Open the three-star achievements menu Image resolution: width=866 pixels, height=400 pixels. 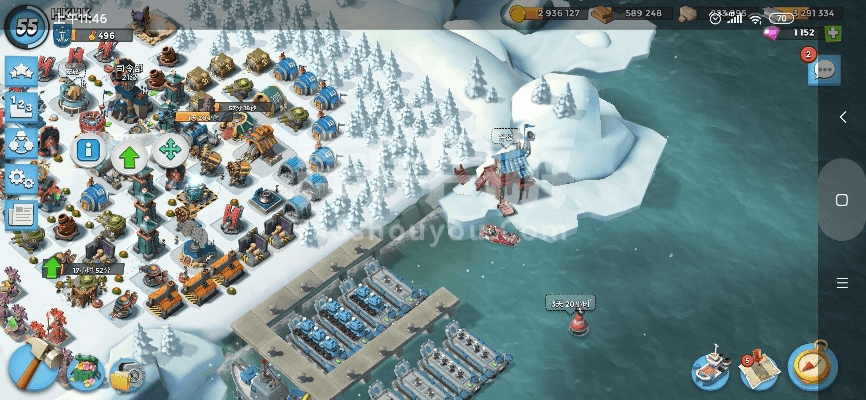point(21,70)
